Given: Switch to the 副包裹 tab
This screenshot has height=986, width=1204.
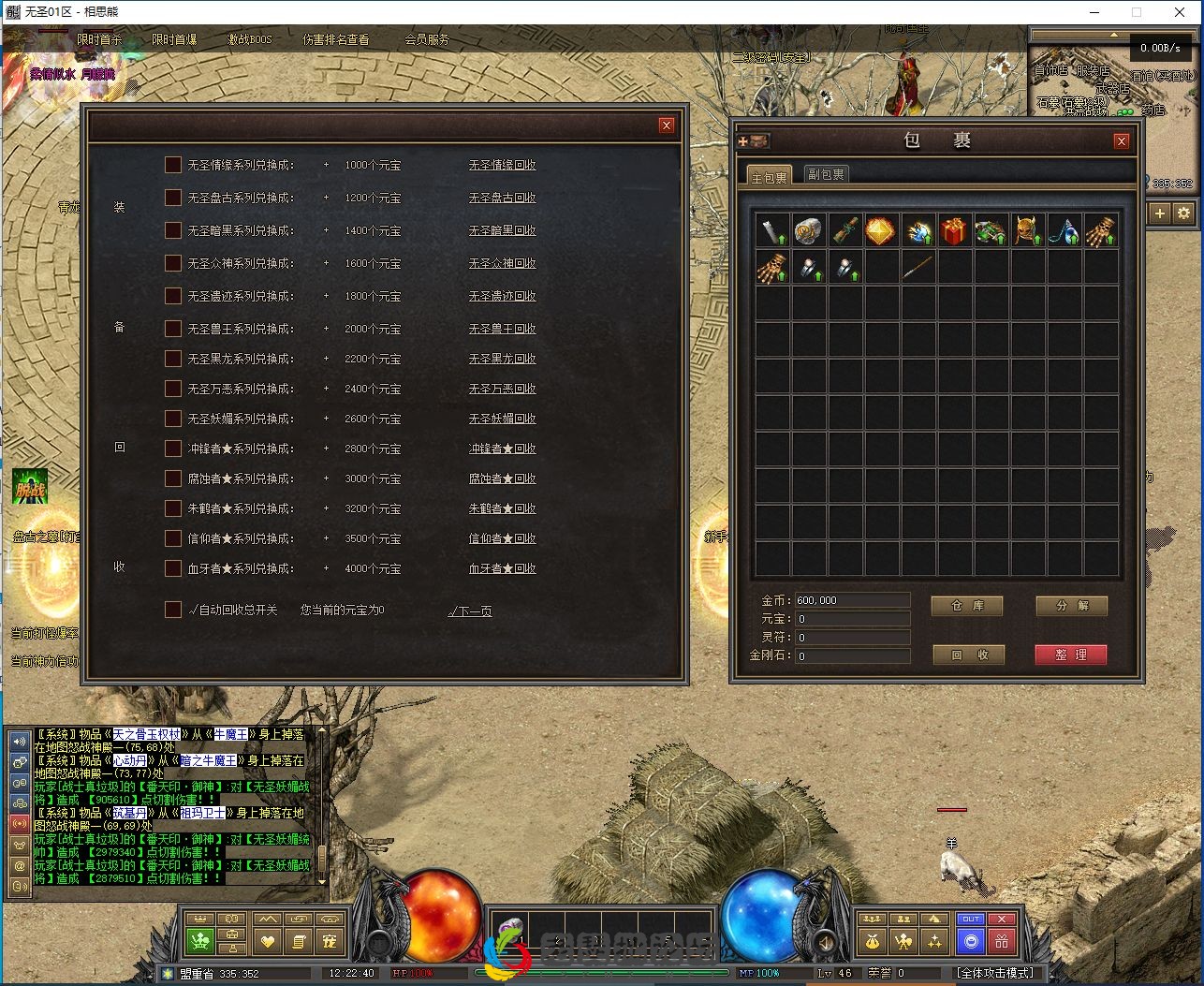Looking at the screenshot, I should (x=825, y=174).
